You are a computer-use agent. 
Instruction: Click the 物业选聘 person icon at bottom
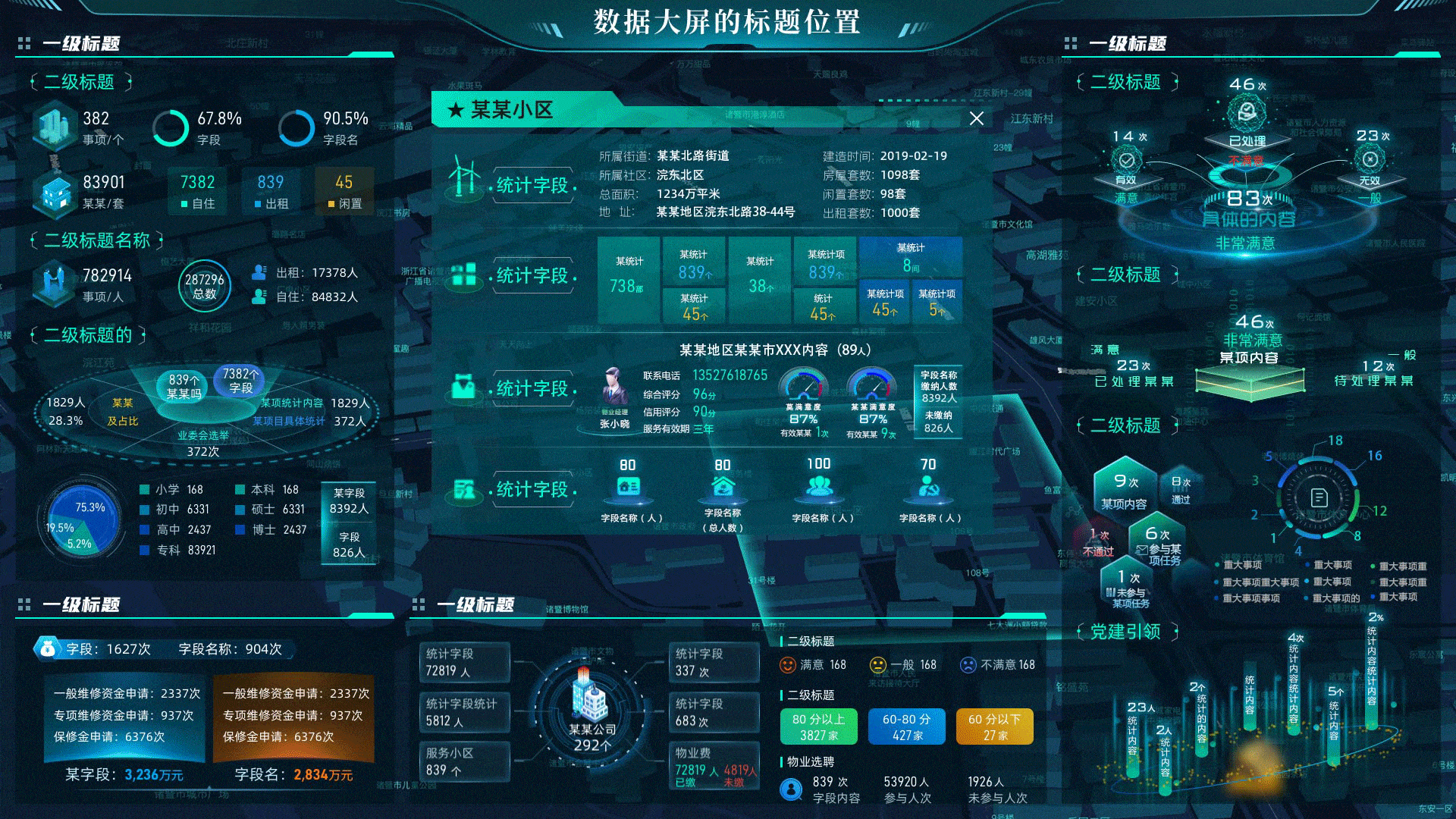[790, 789]
